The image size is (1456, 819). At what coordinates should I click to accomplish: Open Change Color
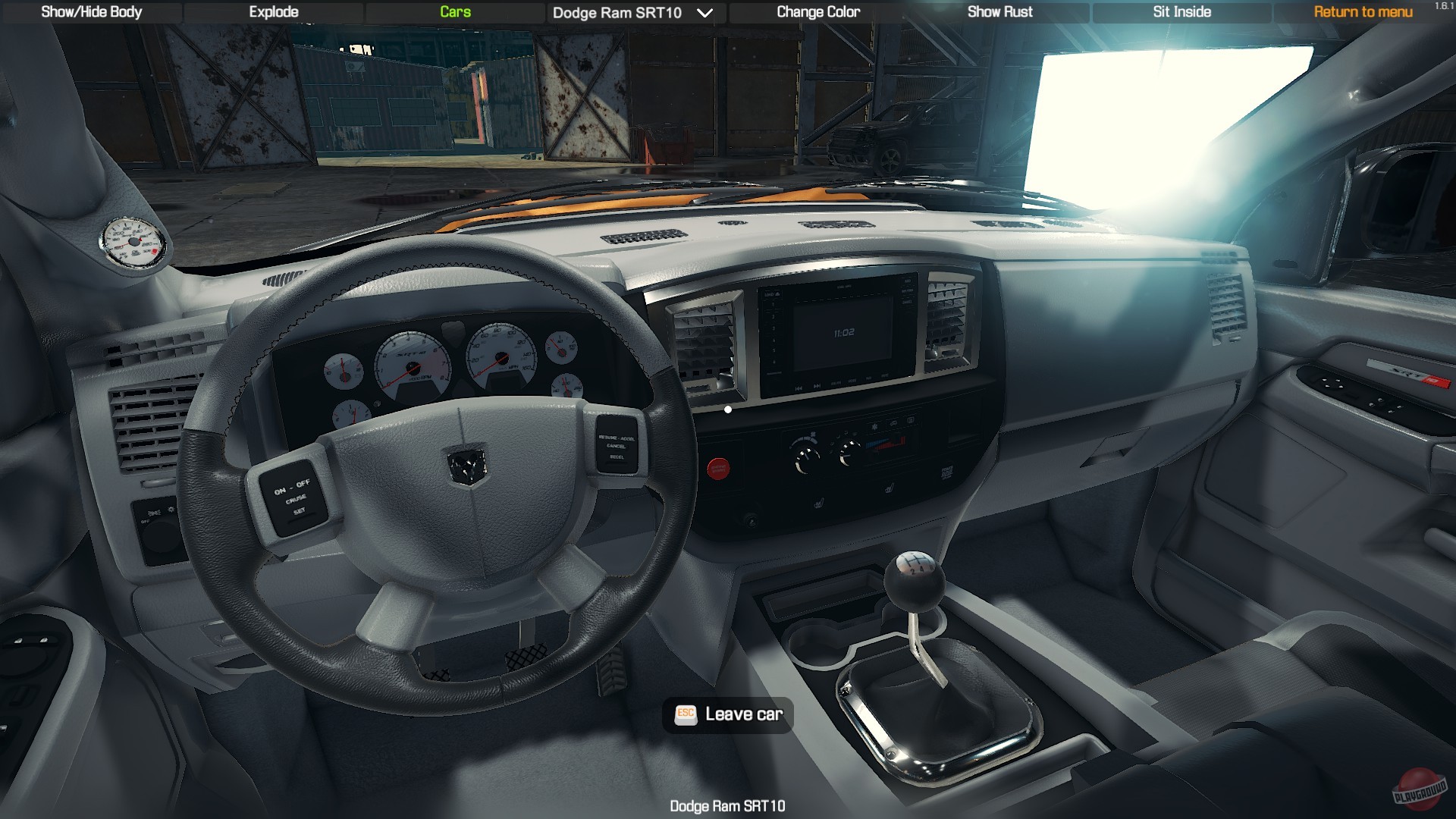[x=817, y=12]
